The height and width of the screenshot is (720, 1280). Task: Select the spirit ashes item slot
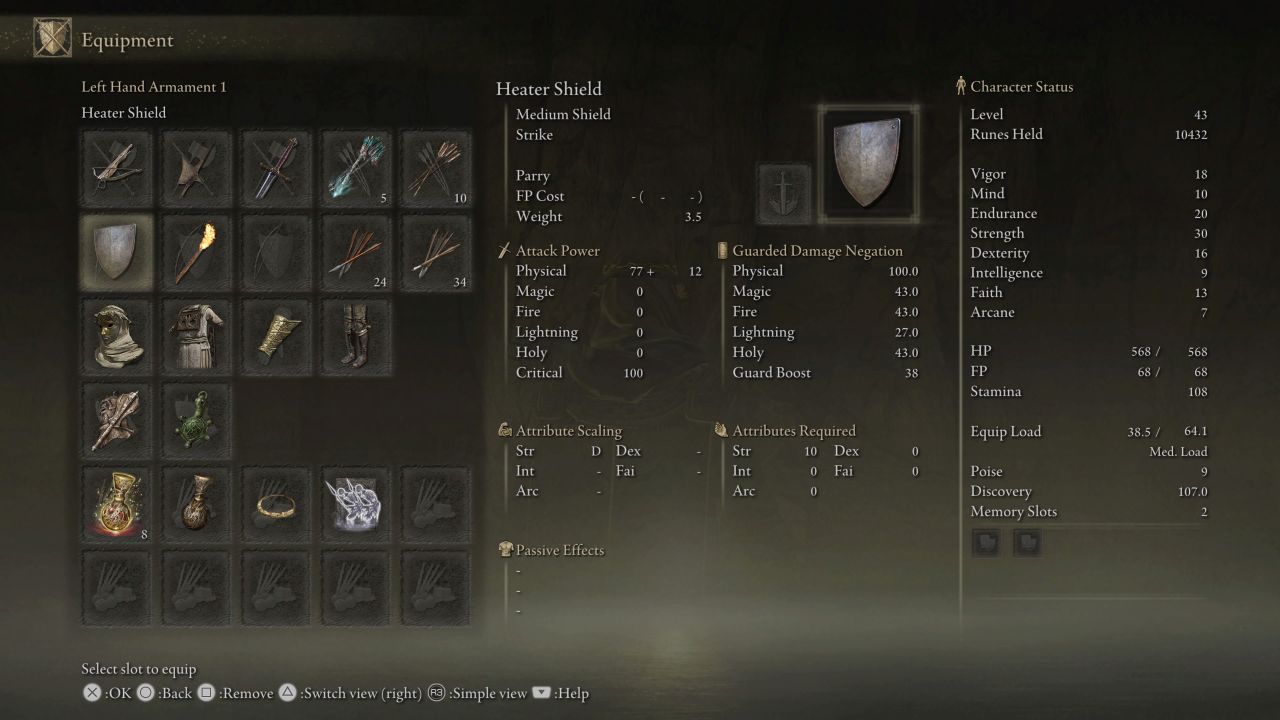point(356,504)
